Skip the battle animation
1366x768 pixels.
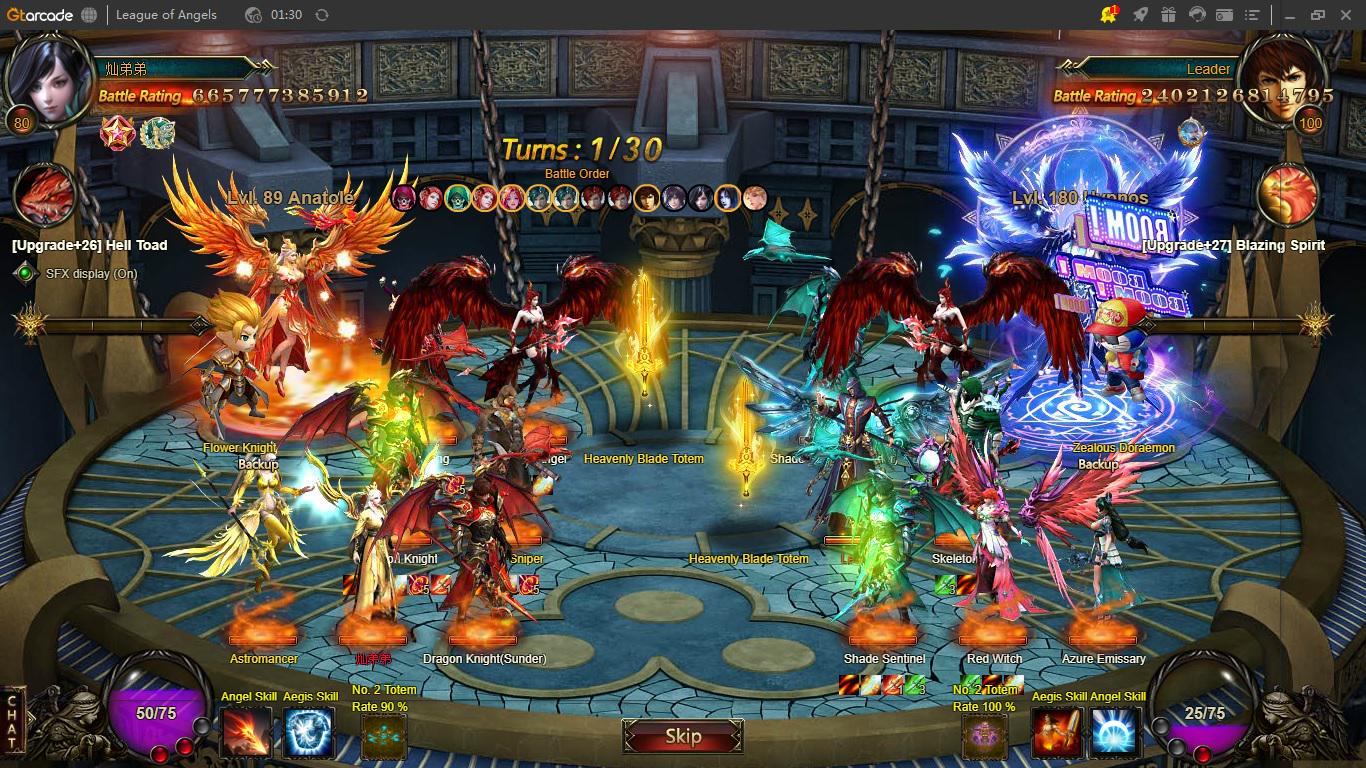point(682,737)
